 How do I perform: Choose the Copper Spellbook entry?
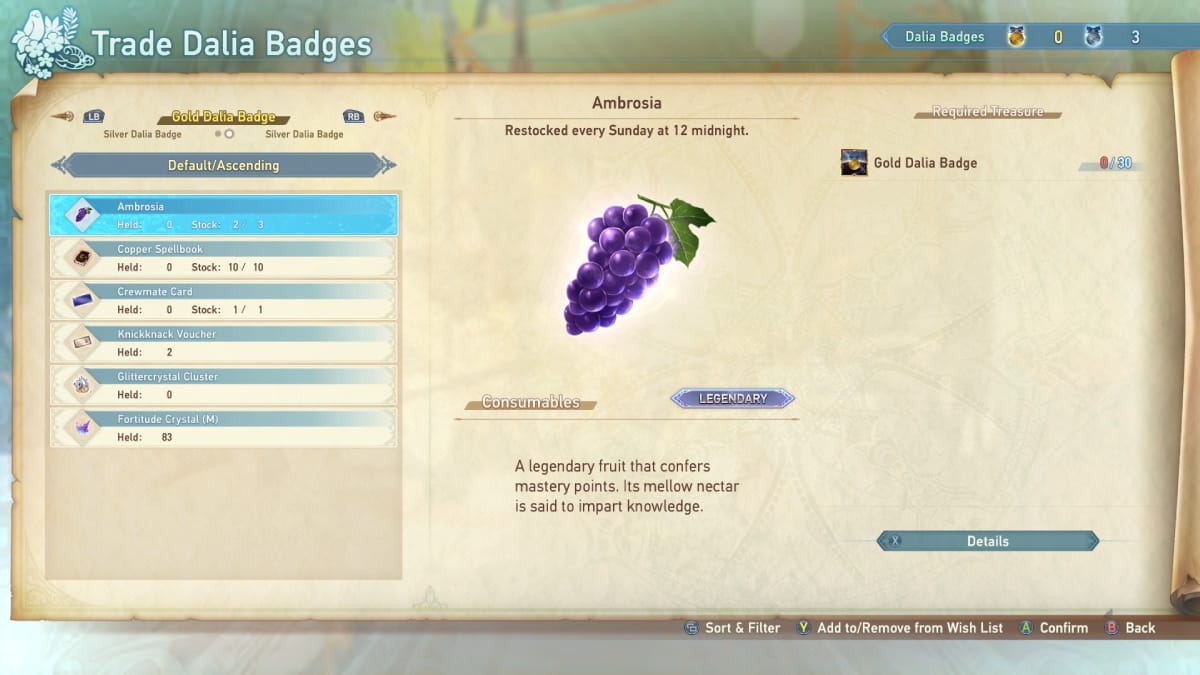tap(224, 258)
